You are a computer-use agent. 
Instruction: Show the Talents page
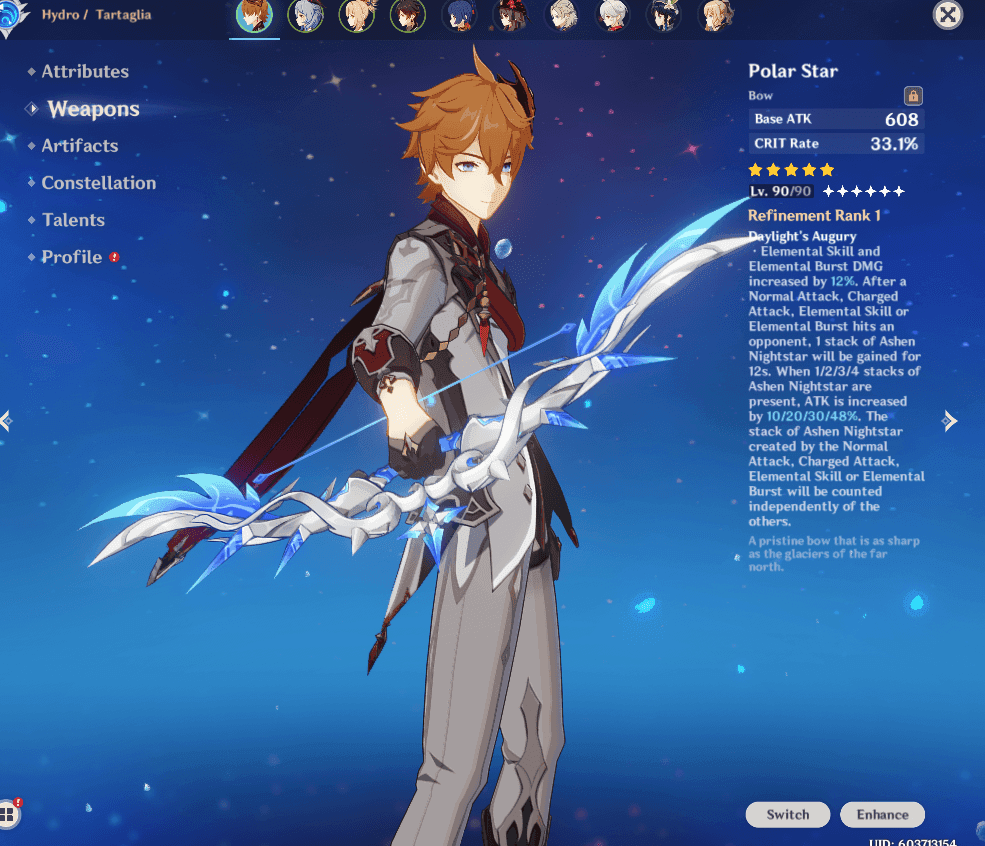tap(73, 220)
